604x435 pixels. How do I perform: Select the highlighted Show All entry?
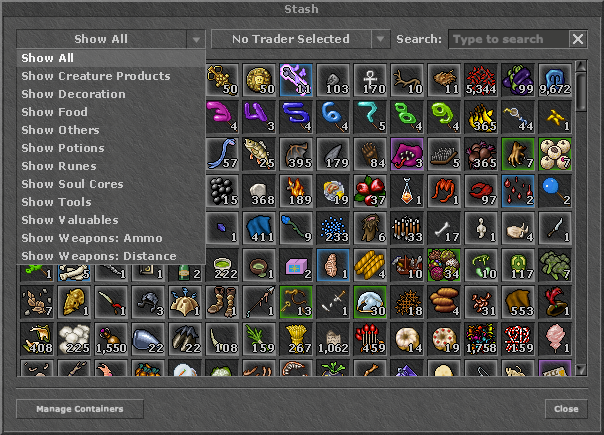(48, 58)
